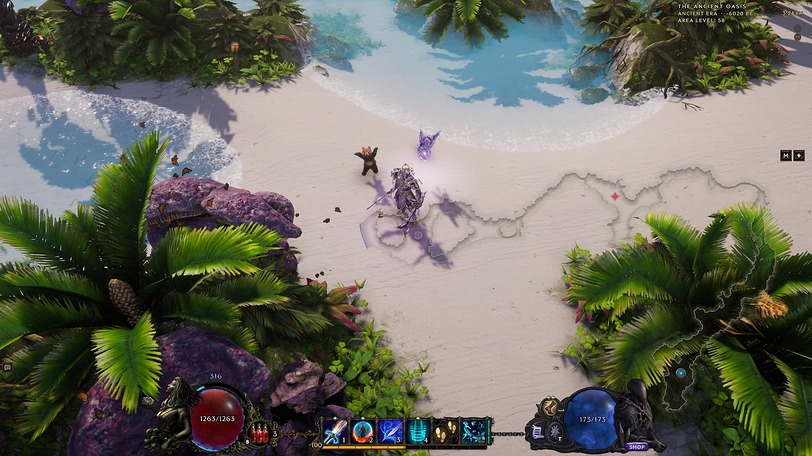The image size is (812, 456).
Task: Open the spiked round icon beside mana orb
Action: (553, 432)
